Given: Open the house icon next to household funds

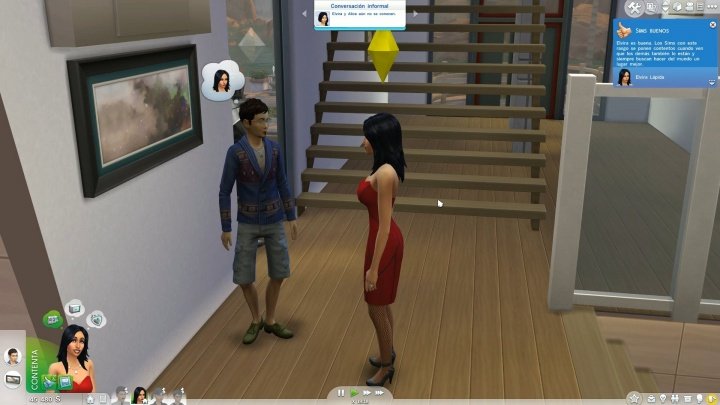Looking at the screenshot, I should tap(90, 397).
